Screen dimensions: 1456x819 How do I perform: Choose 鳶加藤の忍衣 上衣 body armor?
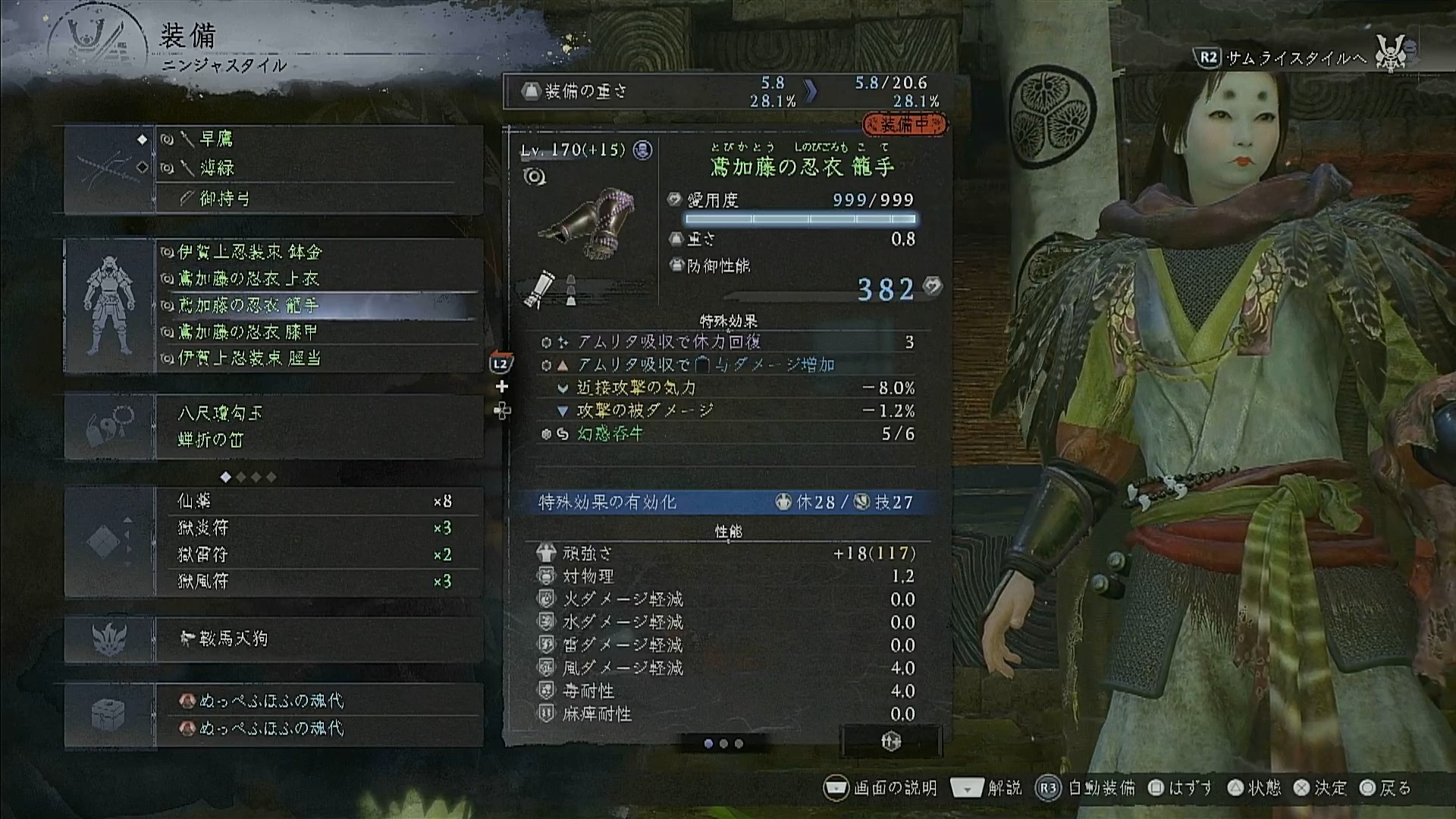click(x=318, y=279)
